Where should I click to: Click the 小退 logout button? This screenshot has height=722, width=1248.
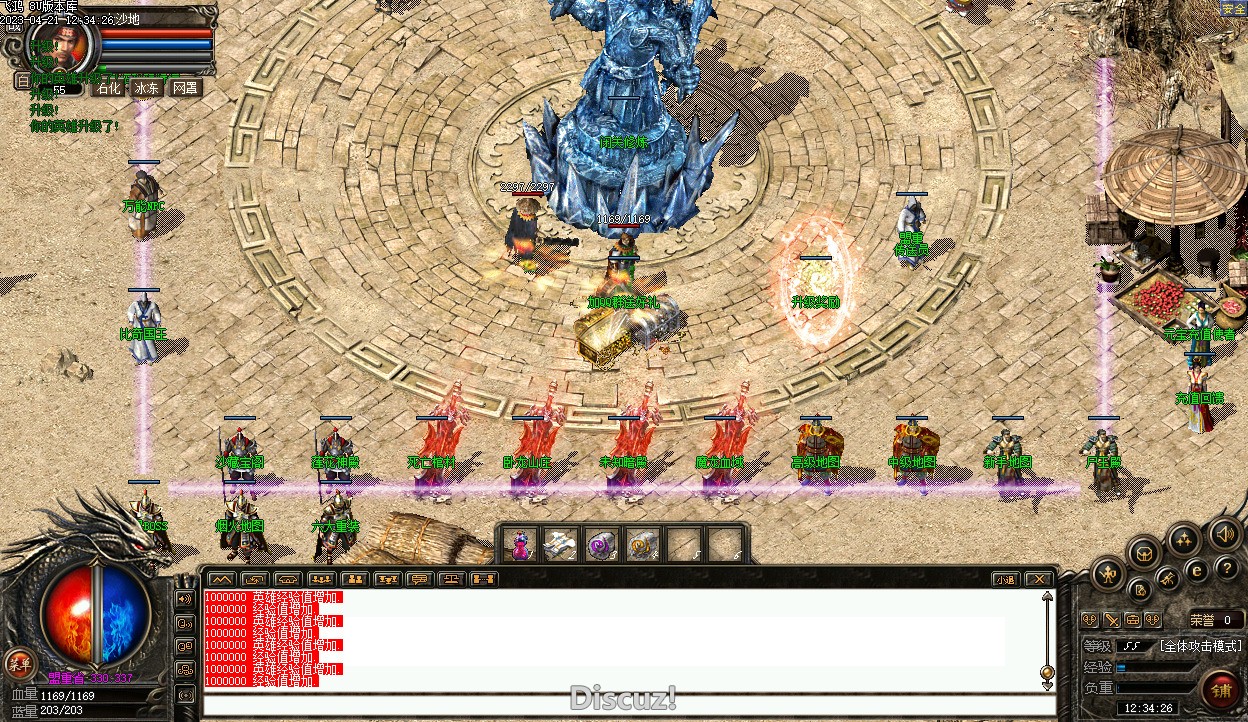click(x=1005, y=579)
